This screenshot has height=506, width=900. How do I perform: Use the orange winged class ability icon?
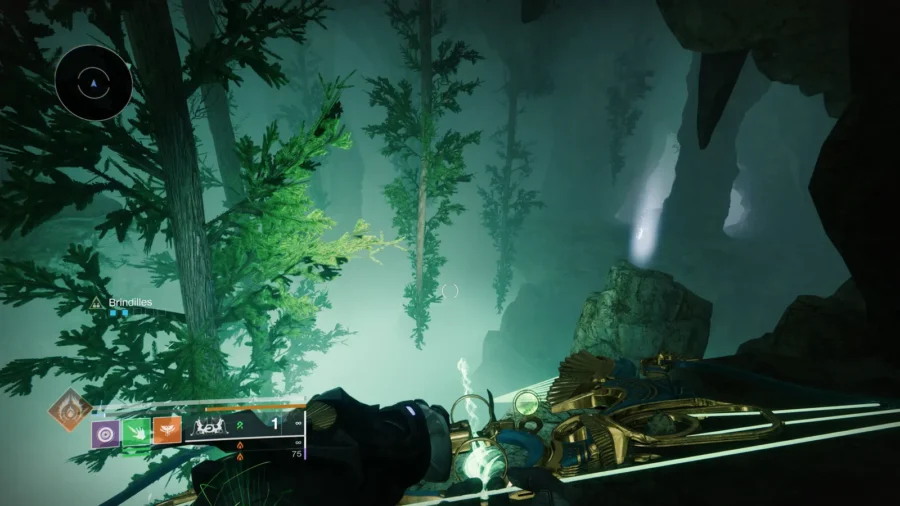tap(167, 433)
